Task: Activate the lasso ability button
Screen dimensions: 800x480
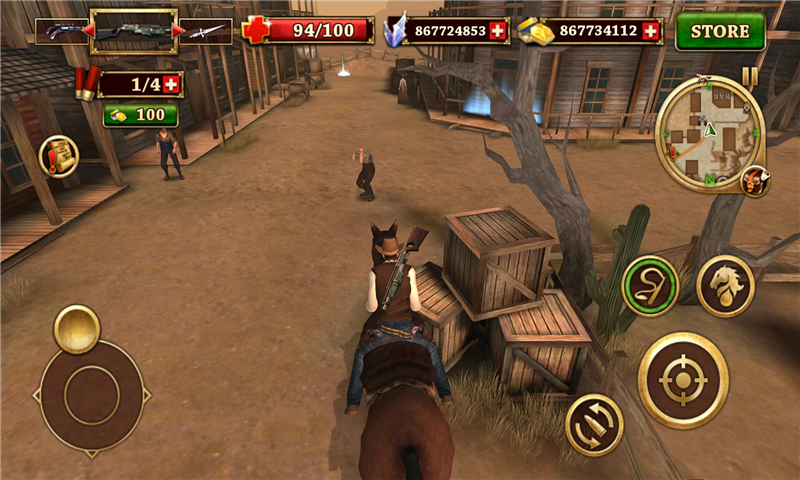Action: (x=650, y=286)
